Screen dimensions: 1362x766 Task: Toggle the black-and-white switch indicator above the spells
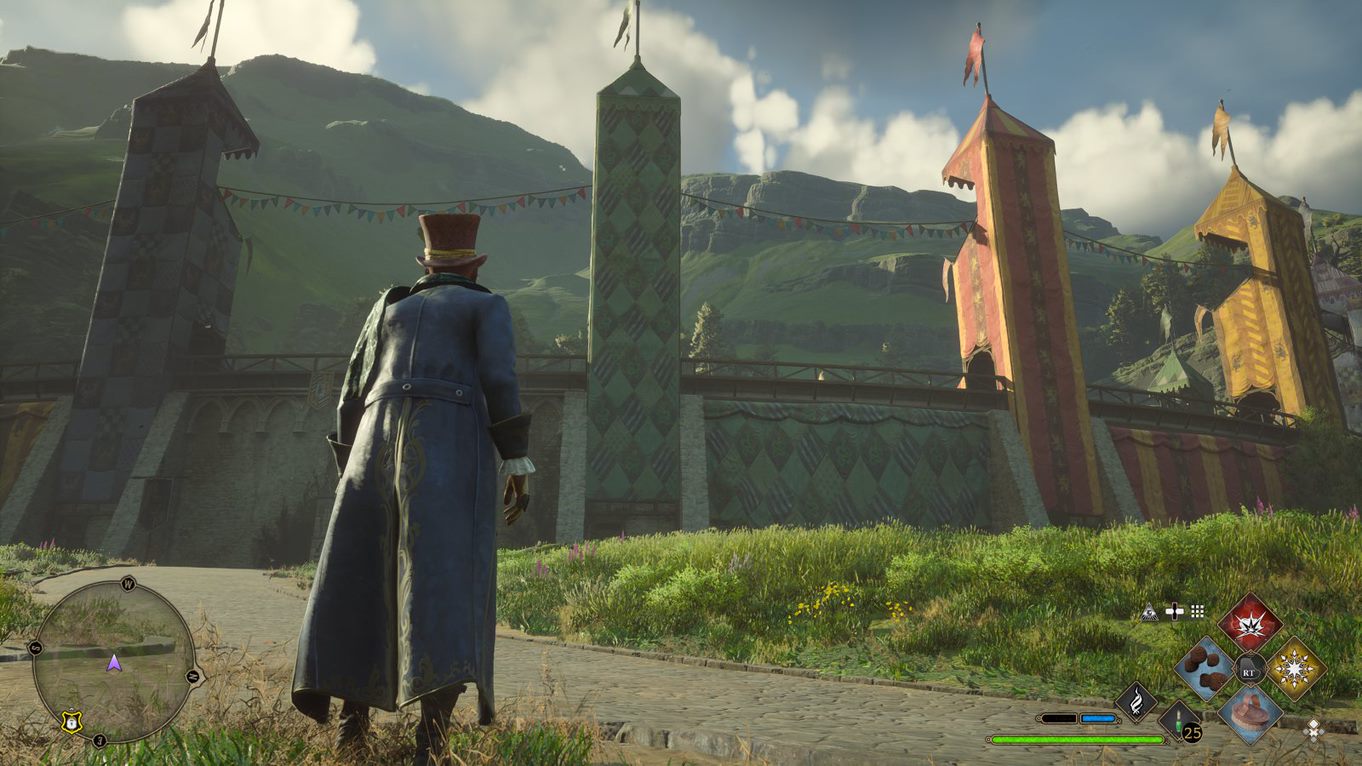[x=1175, y=611]
